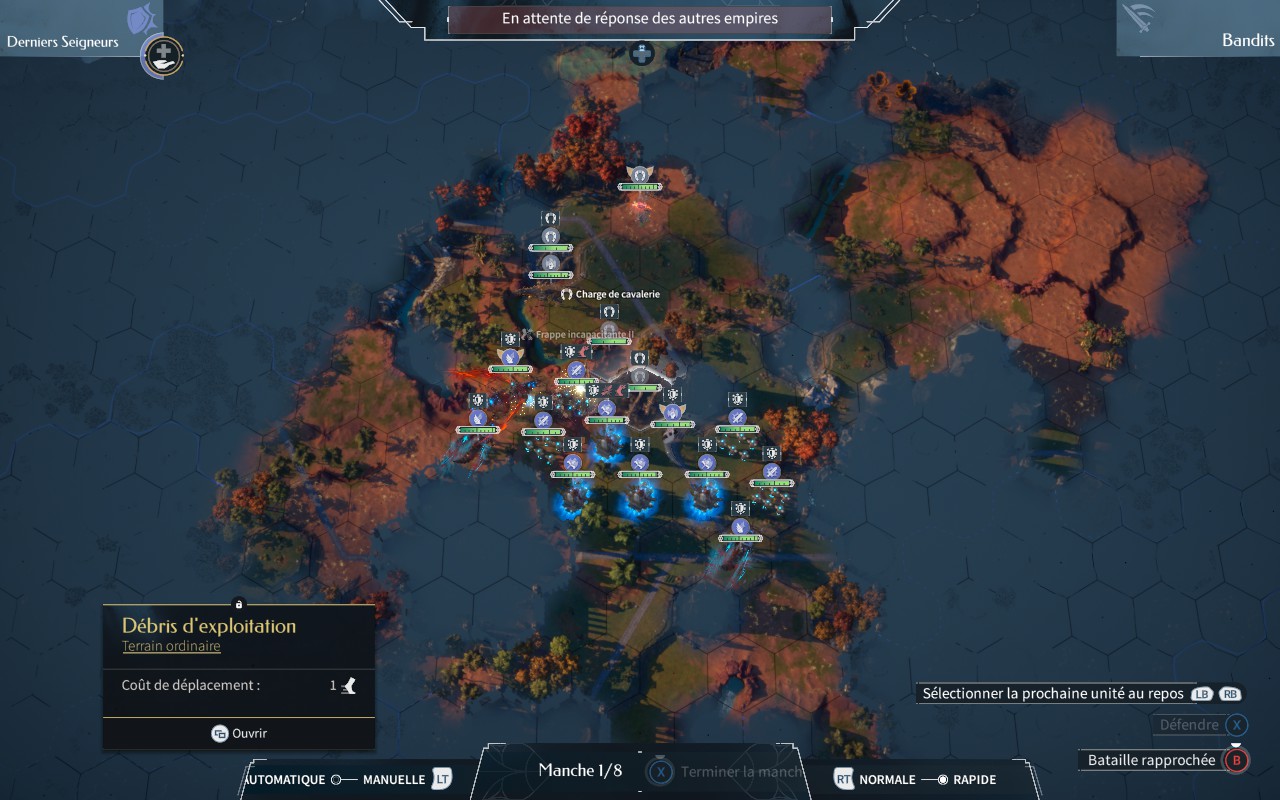1280x800 pixels.
Task: Open the reinforcement plus icon under Derniers Seigneurs
Action: point(163,54)
